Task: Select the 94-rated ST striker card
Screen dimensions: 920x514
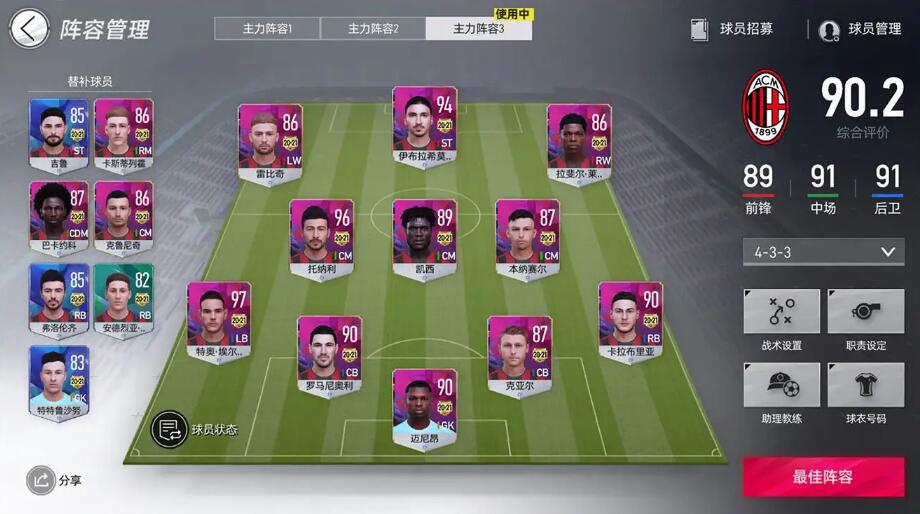Action: [424, 126]
